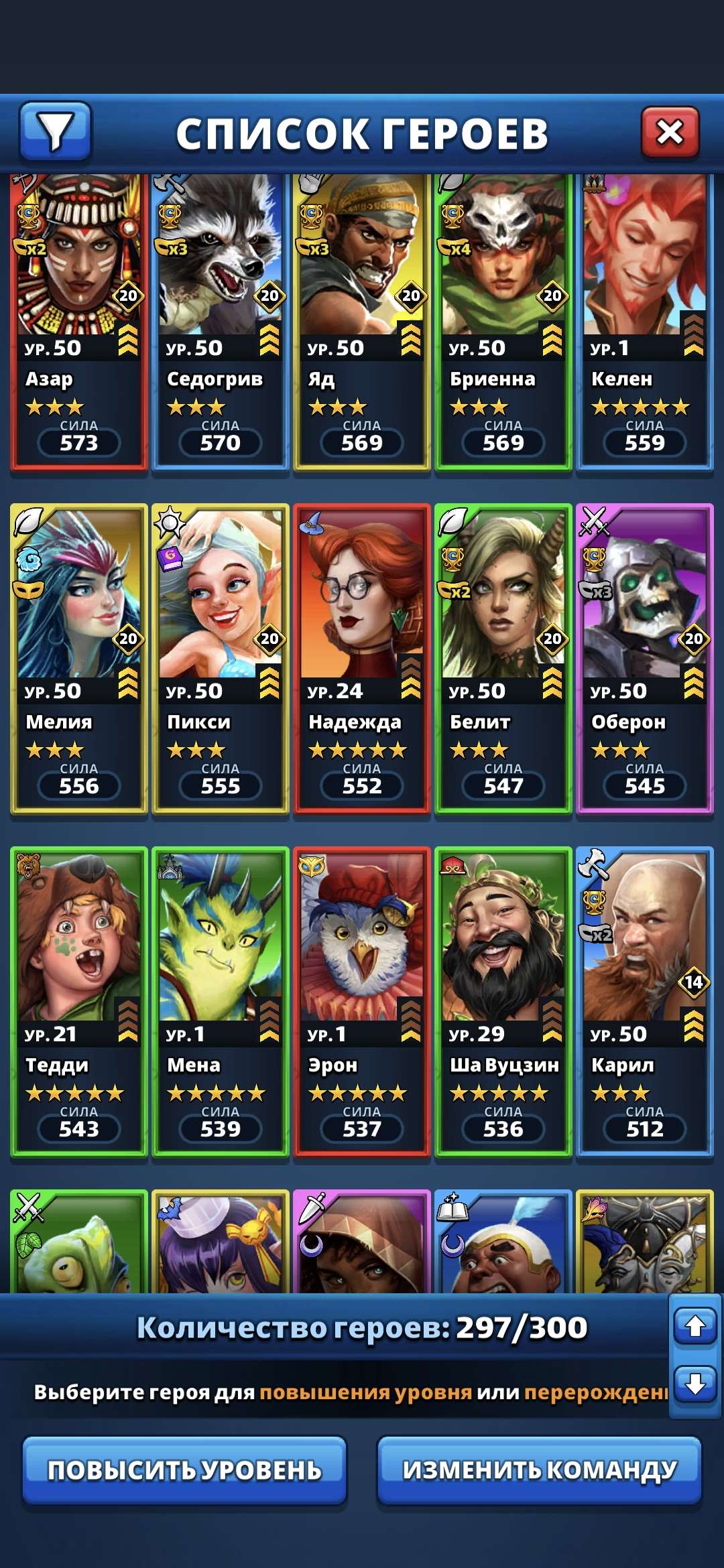
Task: Select the hero Ша Вуцзин
Action: [503, 1001]
